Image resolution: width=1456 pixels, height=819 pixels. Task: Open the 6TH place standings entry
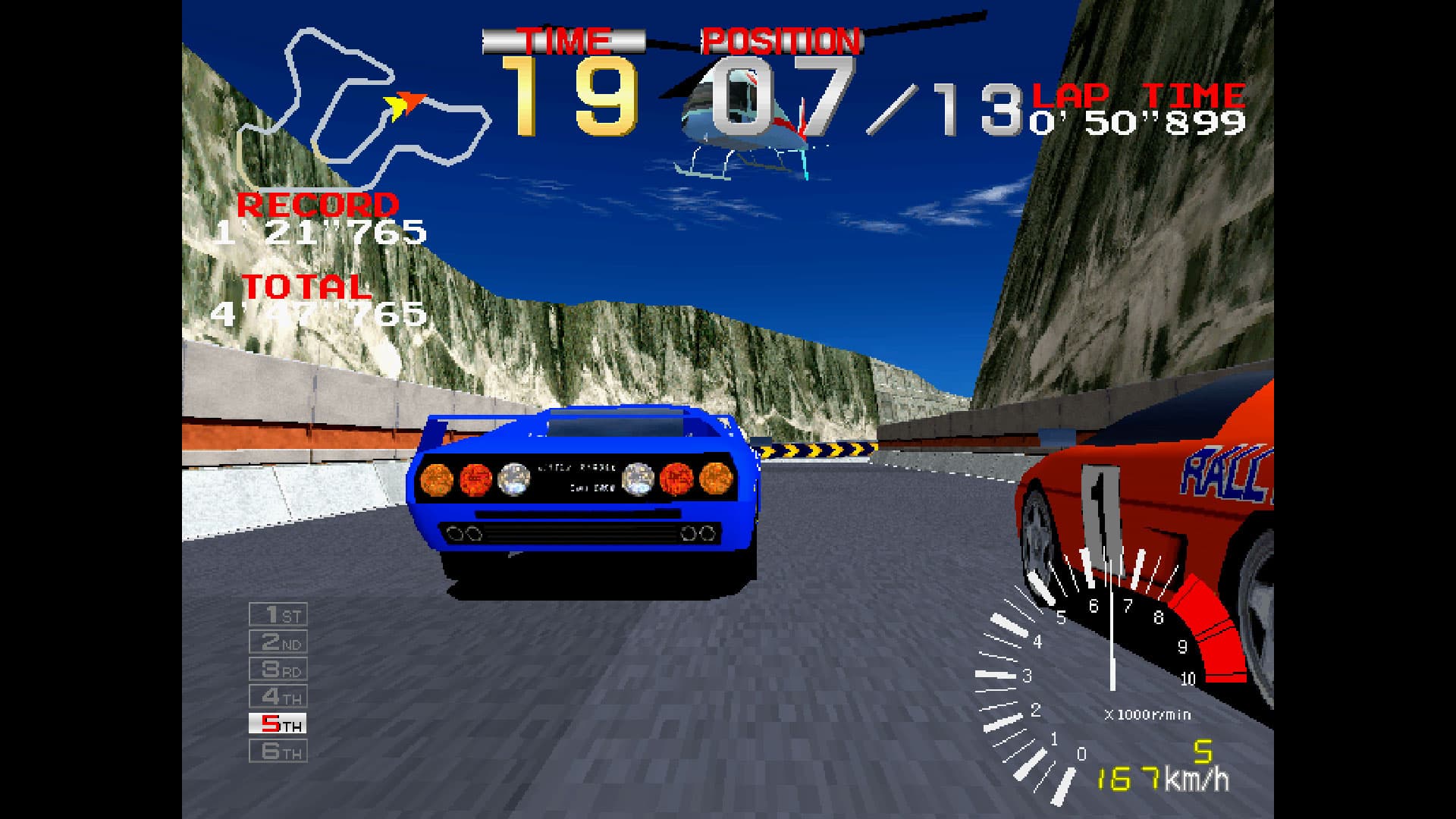pyautogui.click(x=278, y=751)
